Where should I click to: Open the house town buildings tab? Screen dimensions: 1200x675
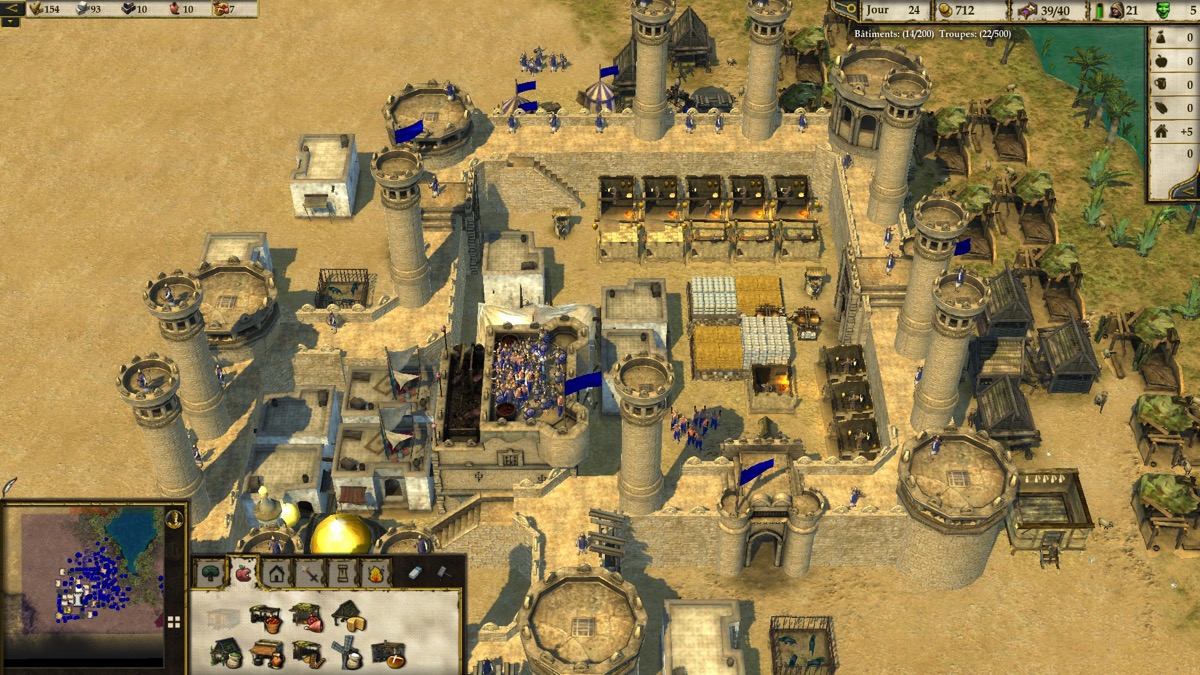tap(276, 574)
